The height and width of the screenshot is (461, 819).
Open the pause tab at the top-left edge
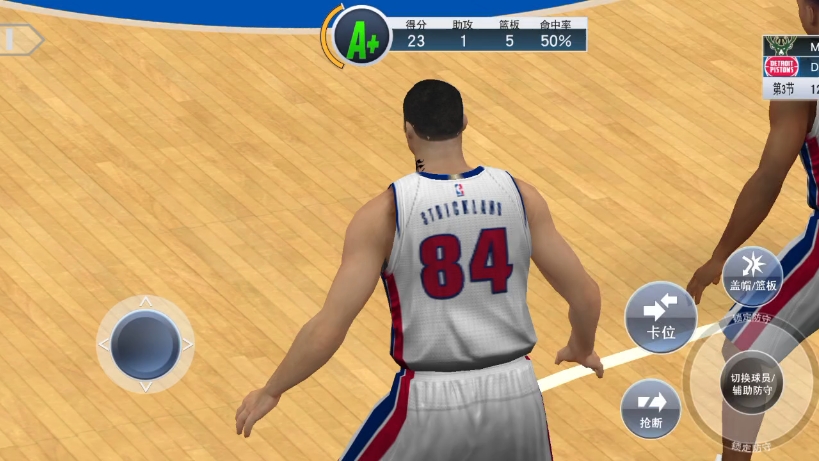(x=18, y=40)
